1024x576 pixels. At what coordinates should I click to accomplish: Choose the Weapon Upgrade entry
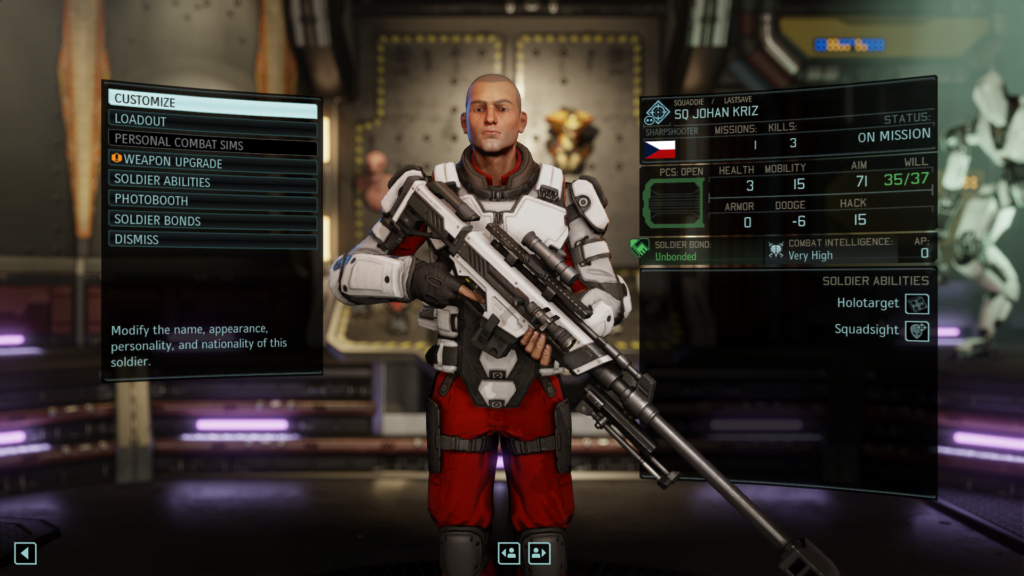(x=212, y=162)
